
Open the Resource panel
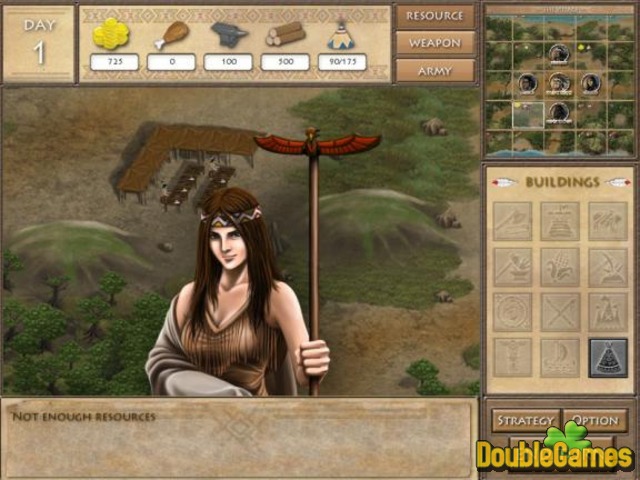point(434,17)
